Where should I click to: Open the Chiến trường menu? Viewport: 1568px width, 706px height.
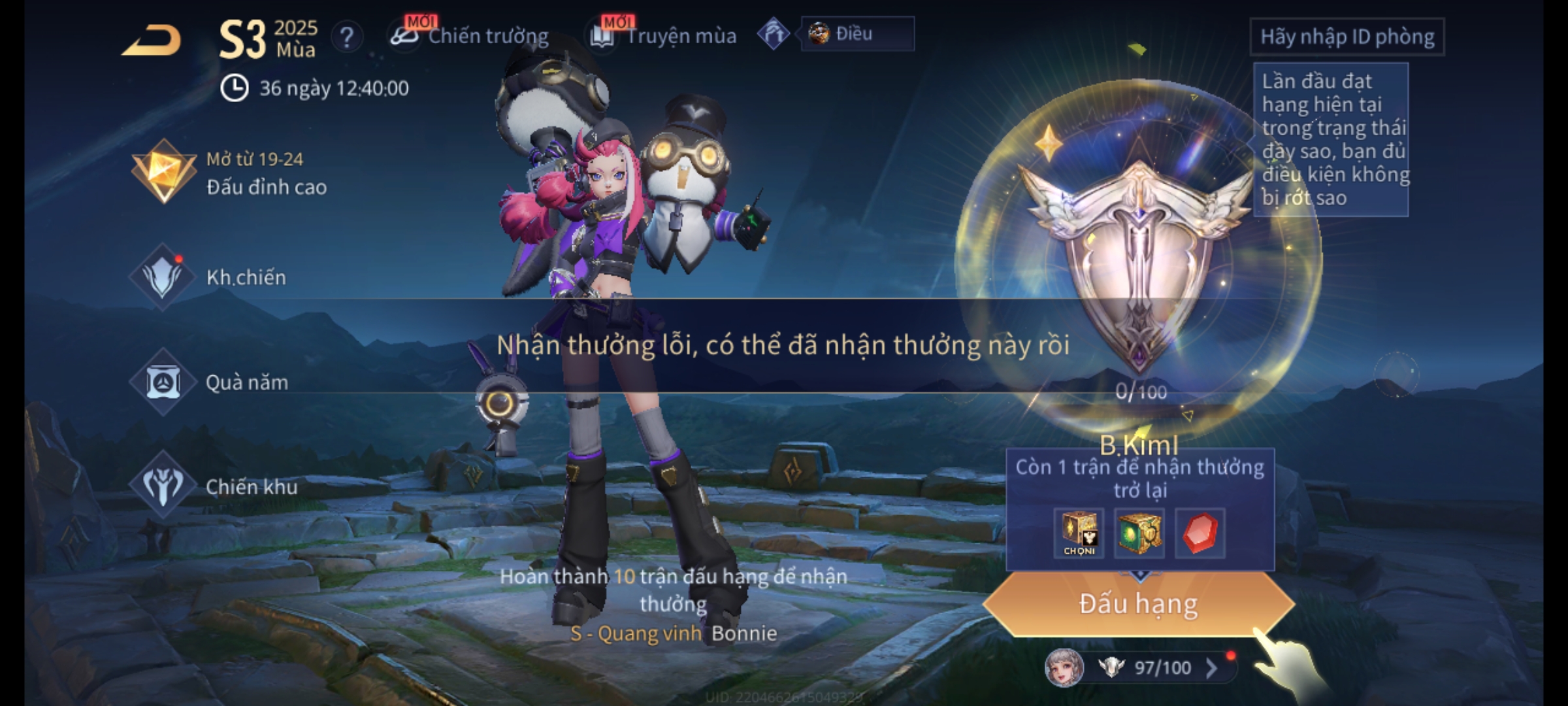[470, 36]
